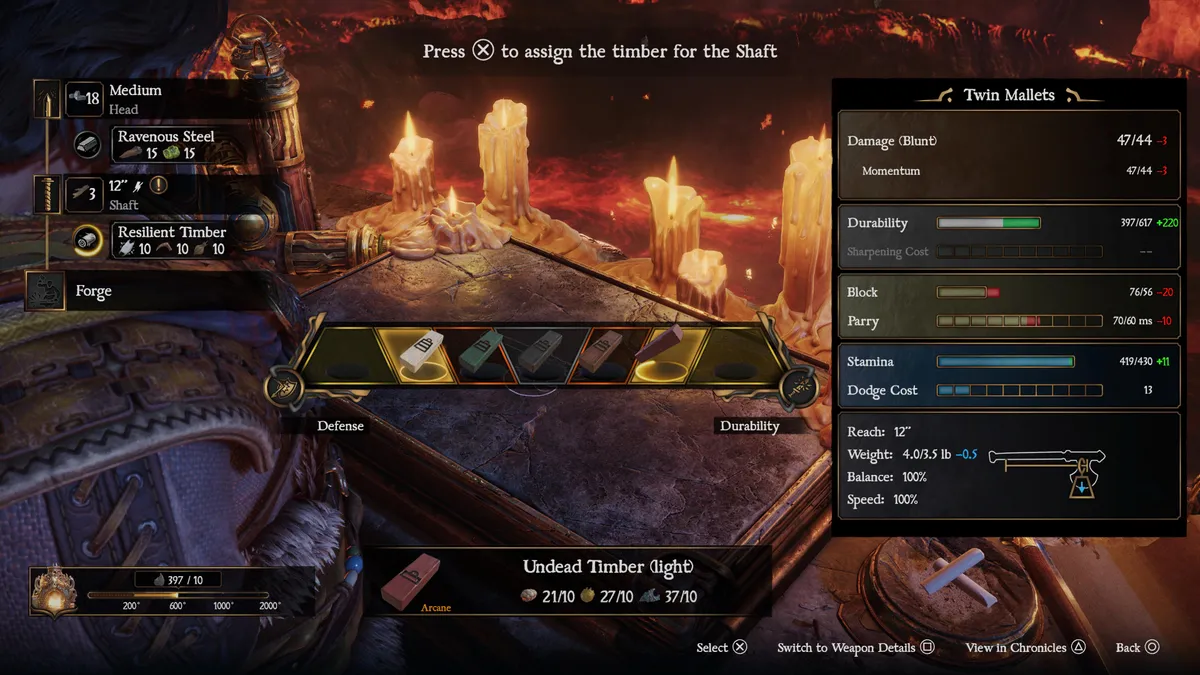
Task: Click the Durability emblem
Action: [798, 388]
